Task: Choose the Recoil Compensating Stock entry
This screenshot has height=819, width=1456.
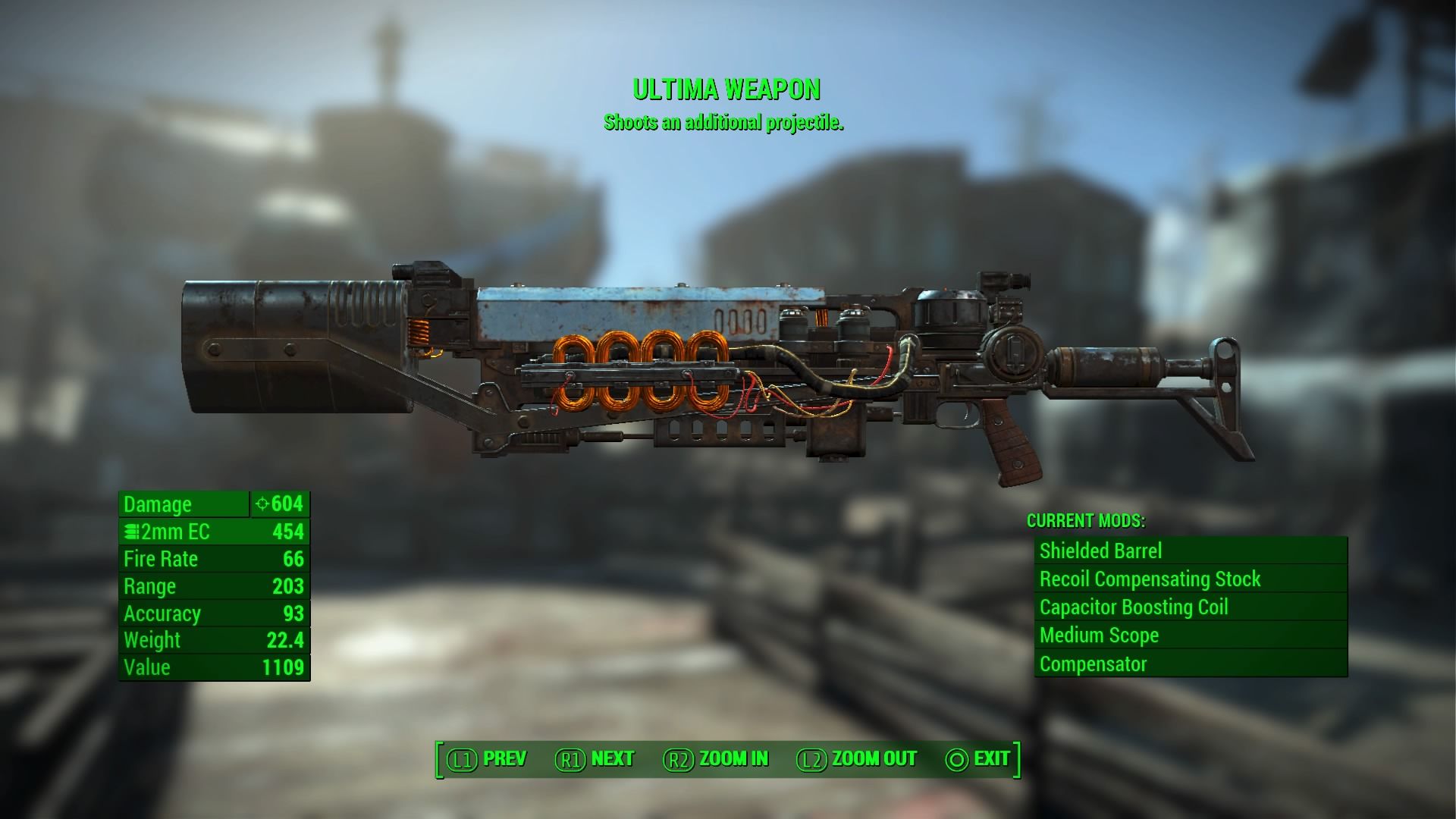Action: tap(1189, 579)
